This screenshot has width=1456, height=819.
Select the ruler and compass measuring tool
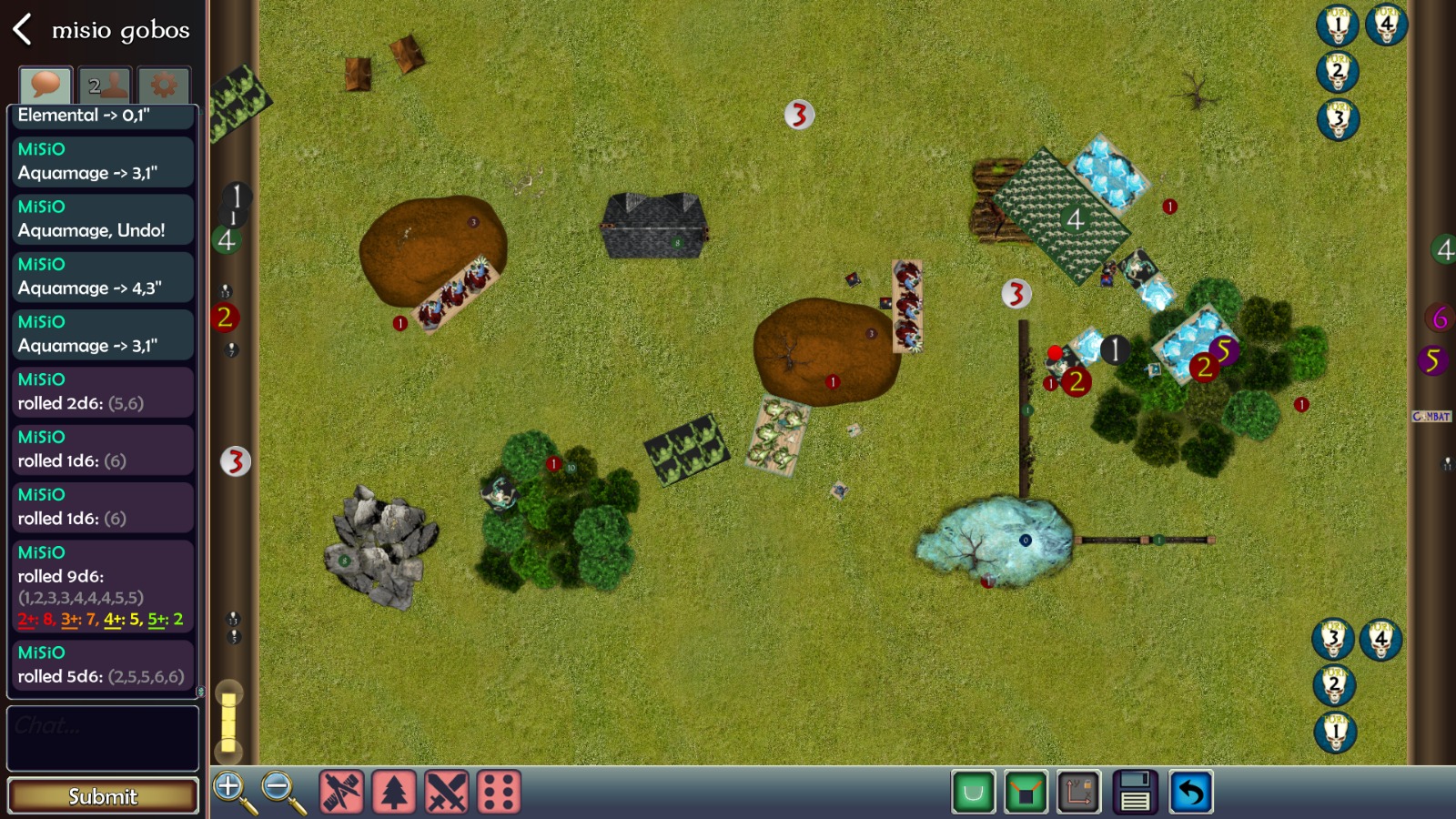pos(341,792)
